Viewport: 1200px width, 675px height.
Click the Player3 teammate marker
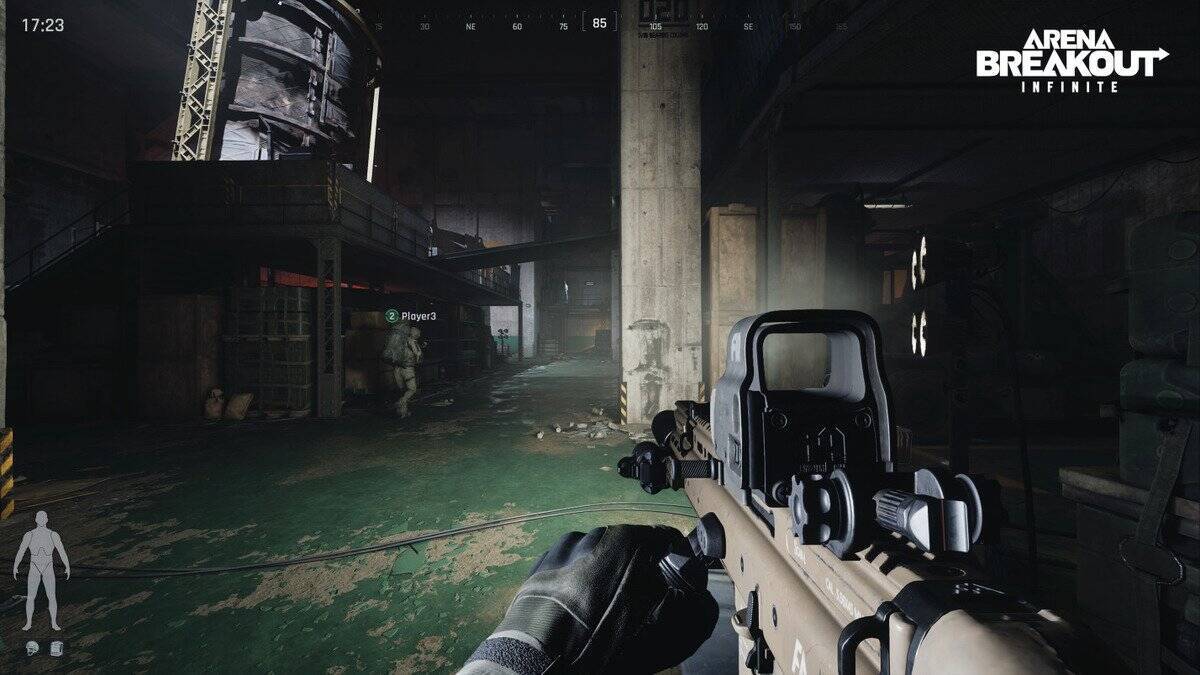[x=411, y=316]
